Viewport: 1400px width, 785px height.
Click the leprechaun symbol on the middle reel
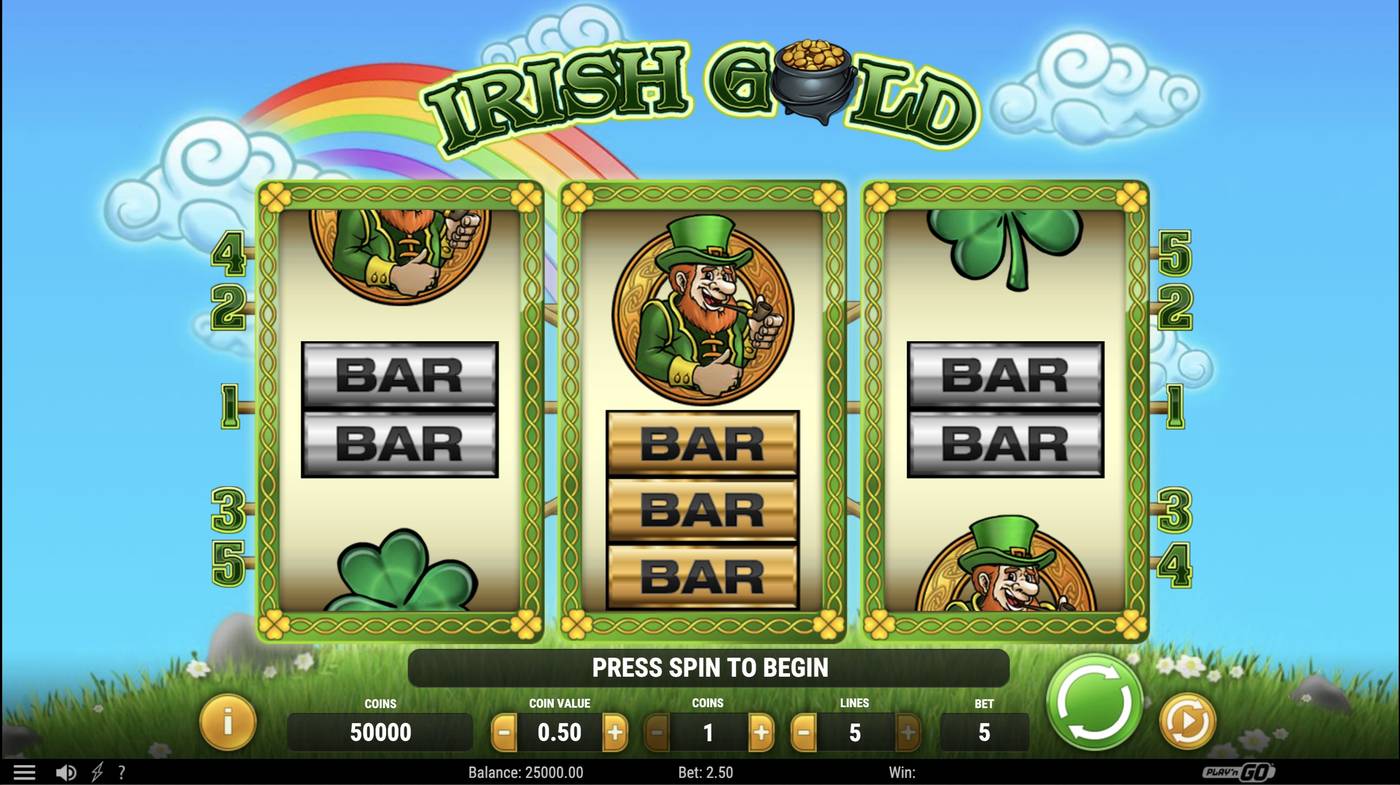700,310
